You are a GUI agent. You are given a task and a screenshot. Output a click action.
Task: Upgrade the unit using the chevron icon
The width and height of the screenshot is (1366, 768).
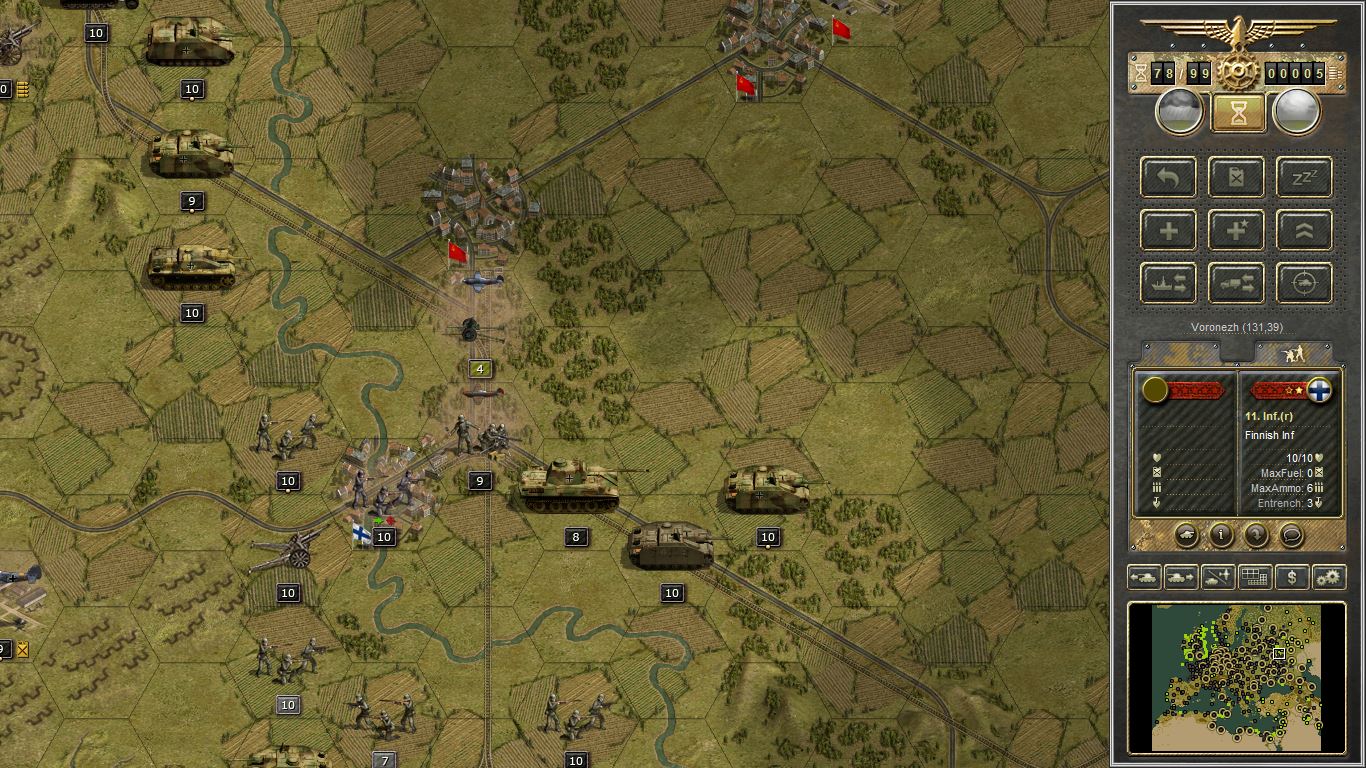(1303, 230)
